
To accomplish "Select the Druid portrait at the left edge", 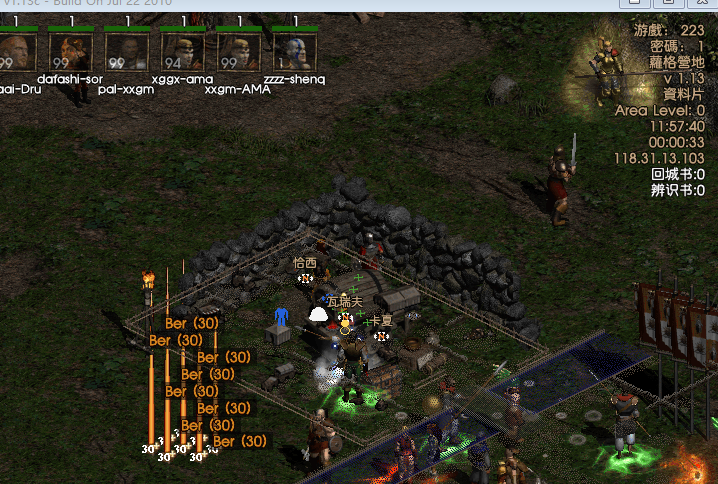I will point(17,52).
